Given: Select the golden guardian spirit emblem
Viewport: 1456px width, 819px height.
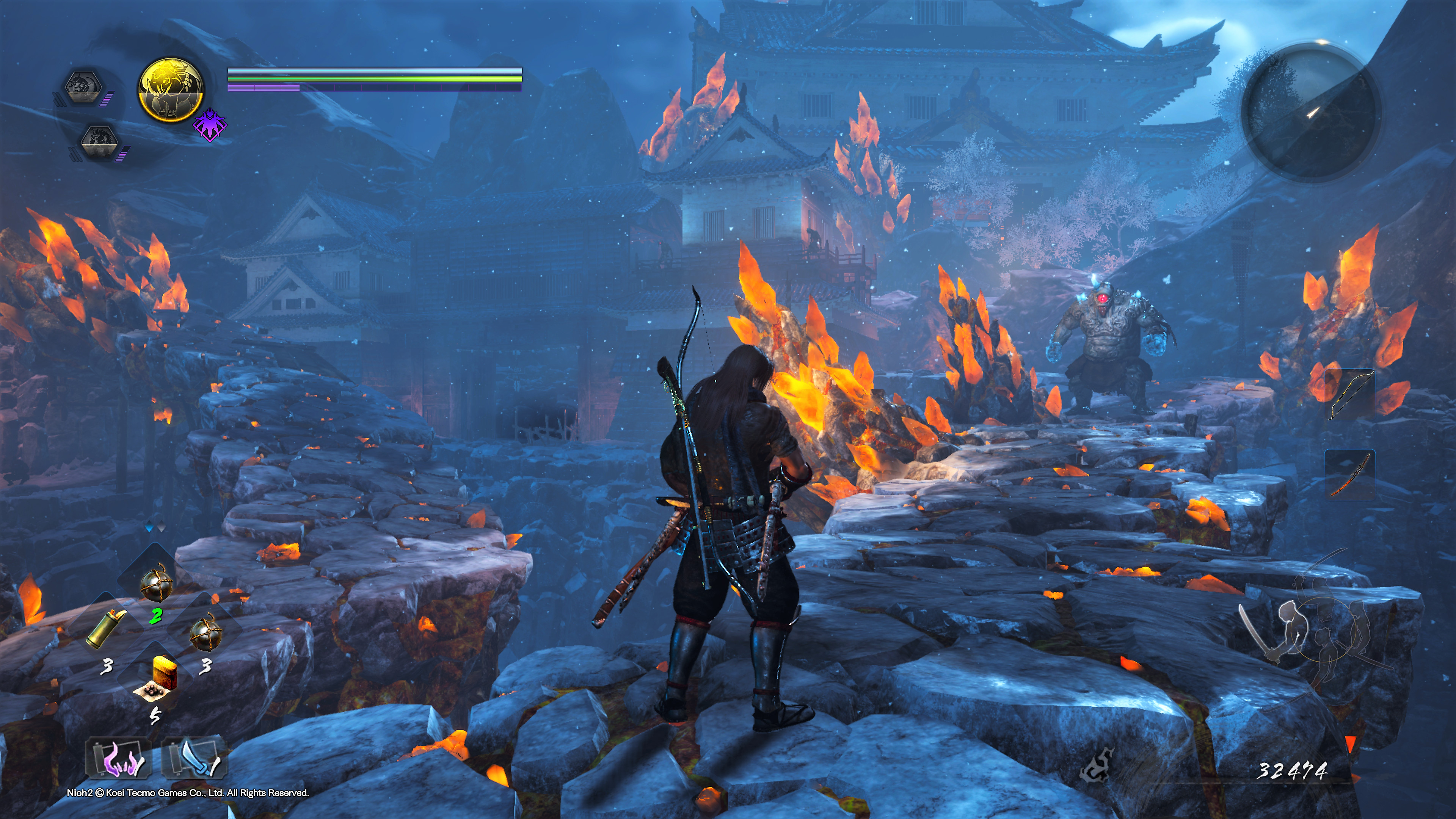Looking at the screenshot, I should 171,90.
